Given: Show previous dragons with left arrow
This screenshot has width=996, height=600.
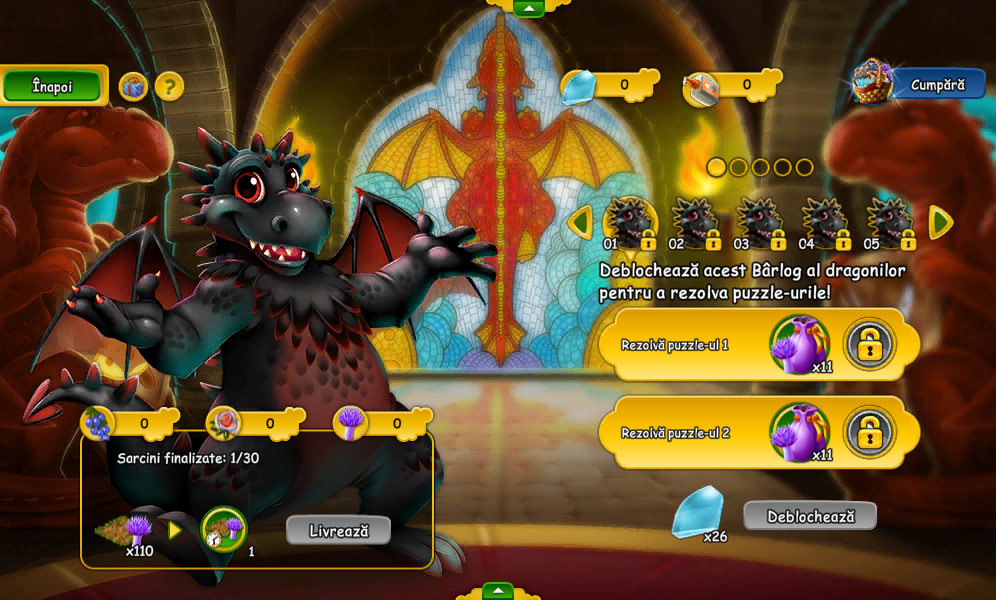Looking at the screenshot, I should [x=581, y=222].
